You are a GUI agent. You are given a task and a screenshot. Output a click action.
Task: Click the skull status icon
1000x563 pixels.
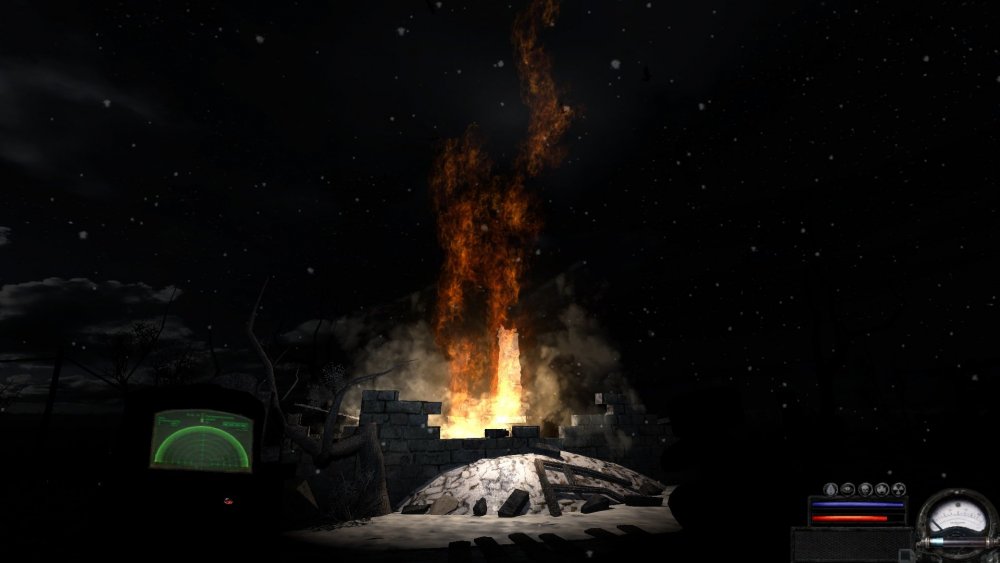point(865,489)
